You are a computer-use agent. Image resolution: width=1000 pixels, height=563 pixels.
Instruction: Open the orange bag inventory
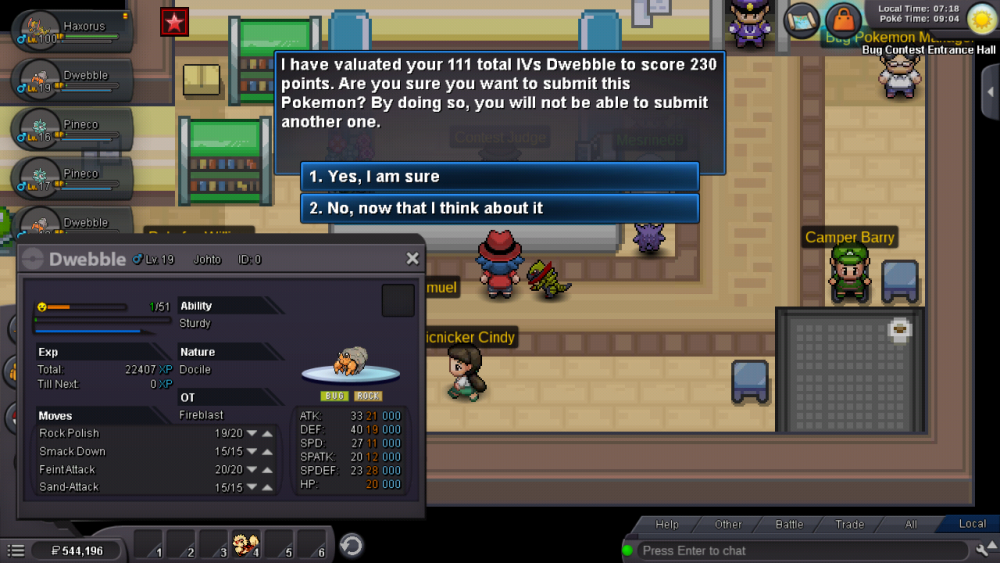click(843, 20)
